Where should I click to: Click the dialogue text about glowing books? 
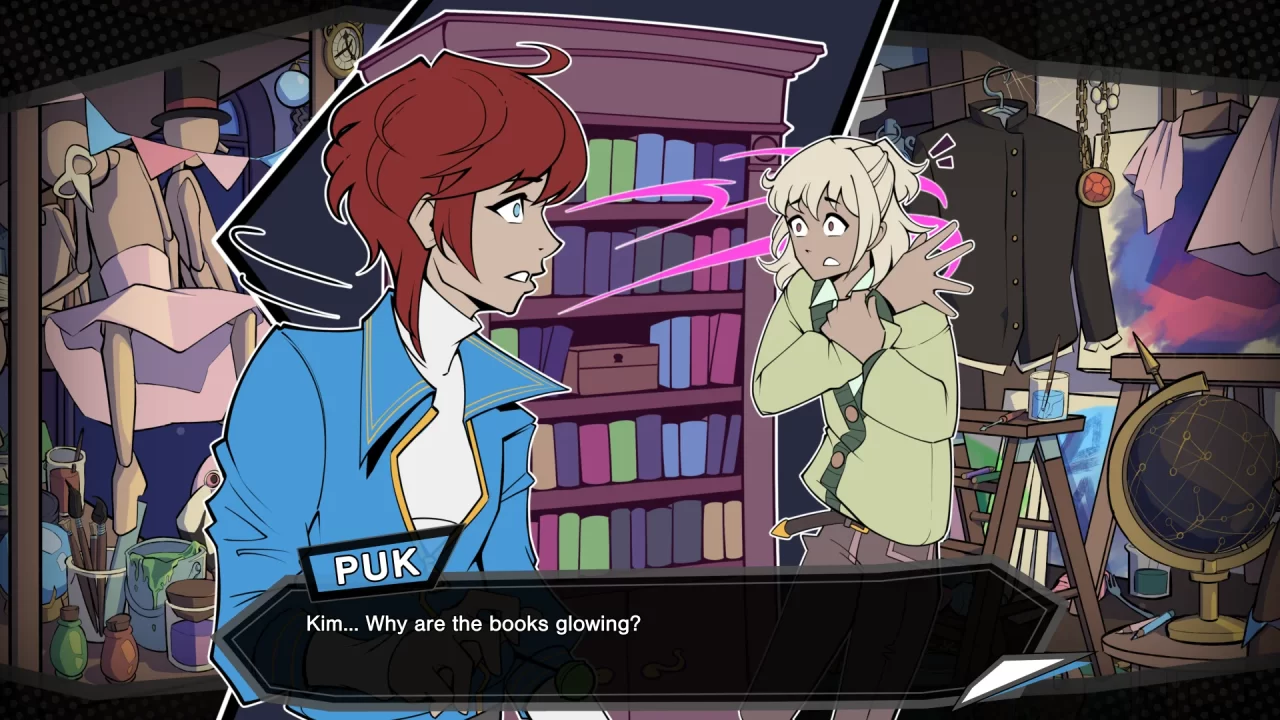click(475, 623)
